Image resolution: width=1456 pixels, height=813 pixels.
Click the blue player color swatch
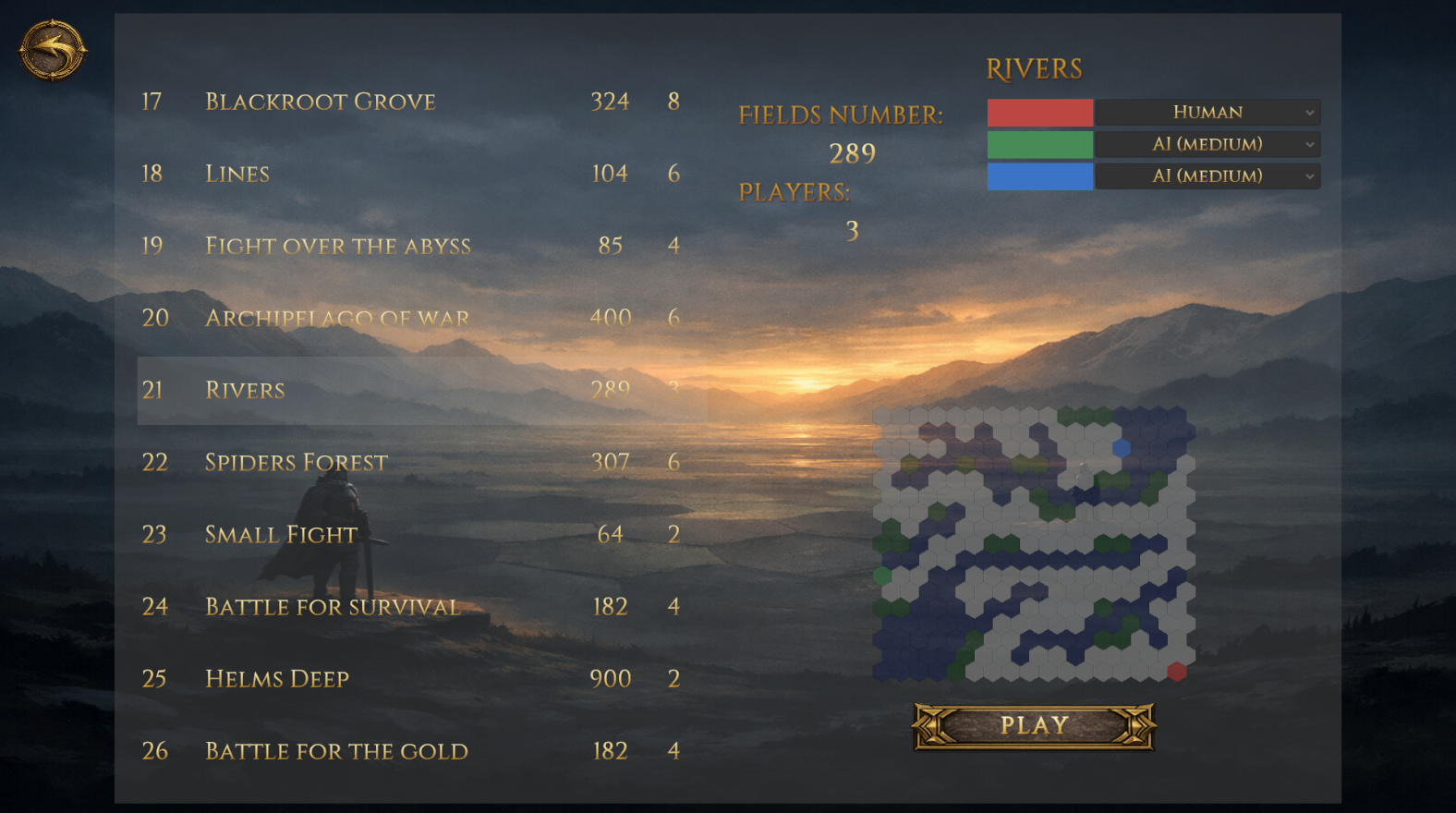tap(1039, 176)
